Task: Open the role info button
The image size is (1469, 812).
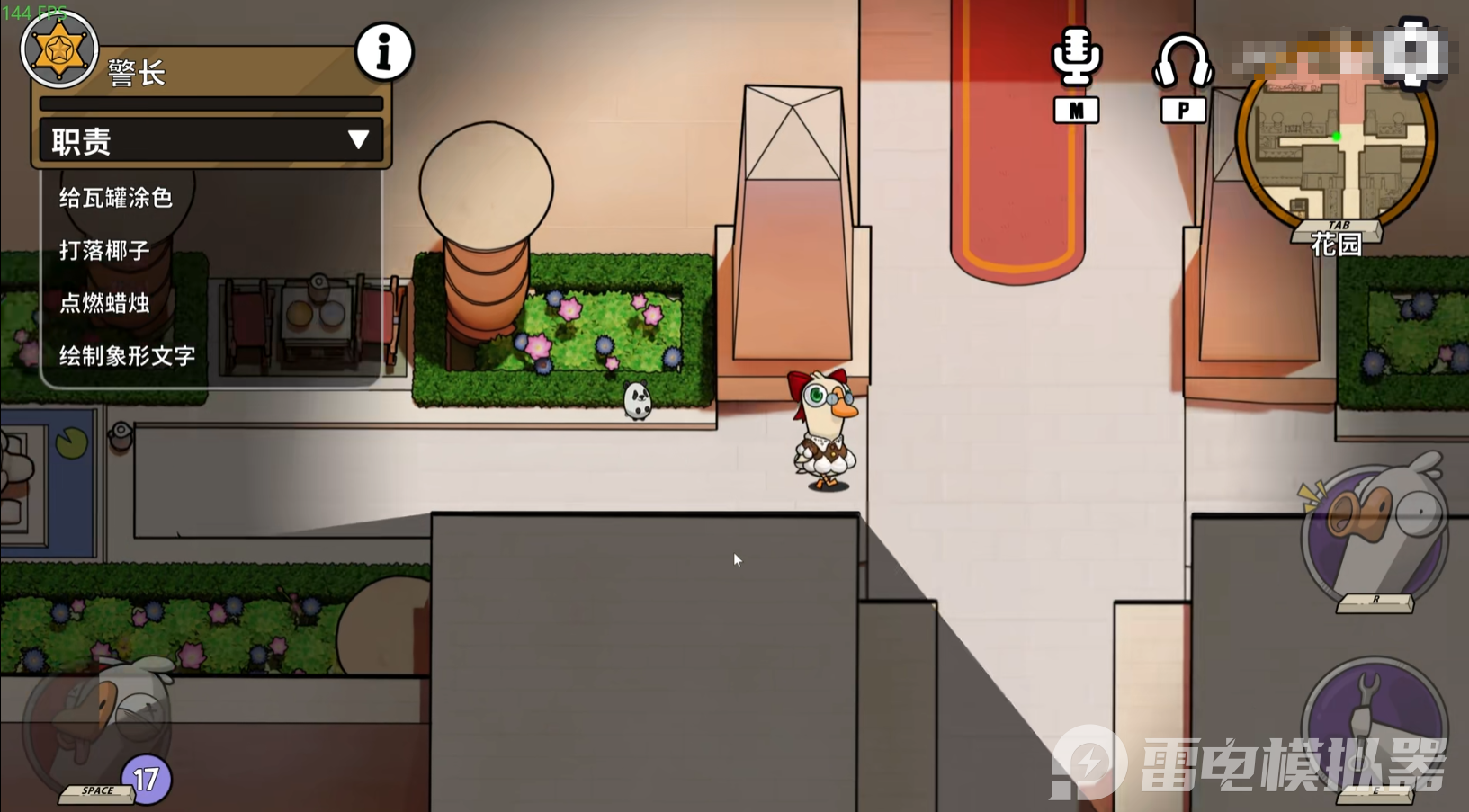Action: pyautogui.click(x=384, y=52)
